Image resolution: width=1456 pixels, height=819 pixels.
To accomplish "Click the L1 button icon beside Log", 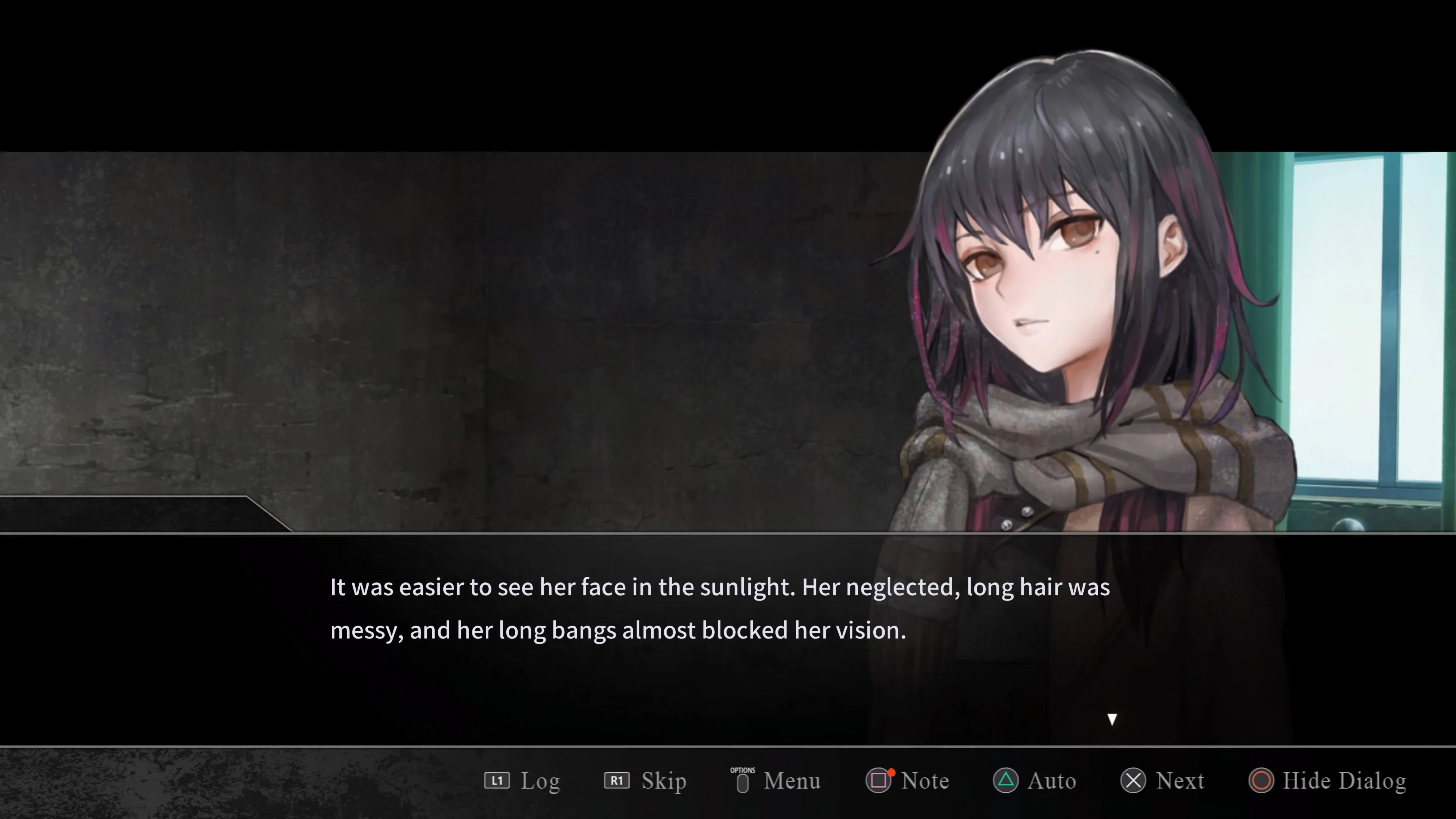I will (498, 781).
